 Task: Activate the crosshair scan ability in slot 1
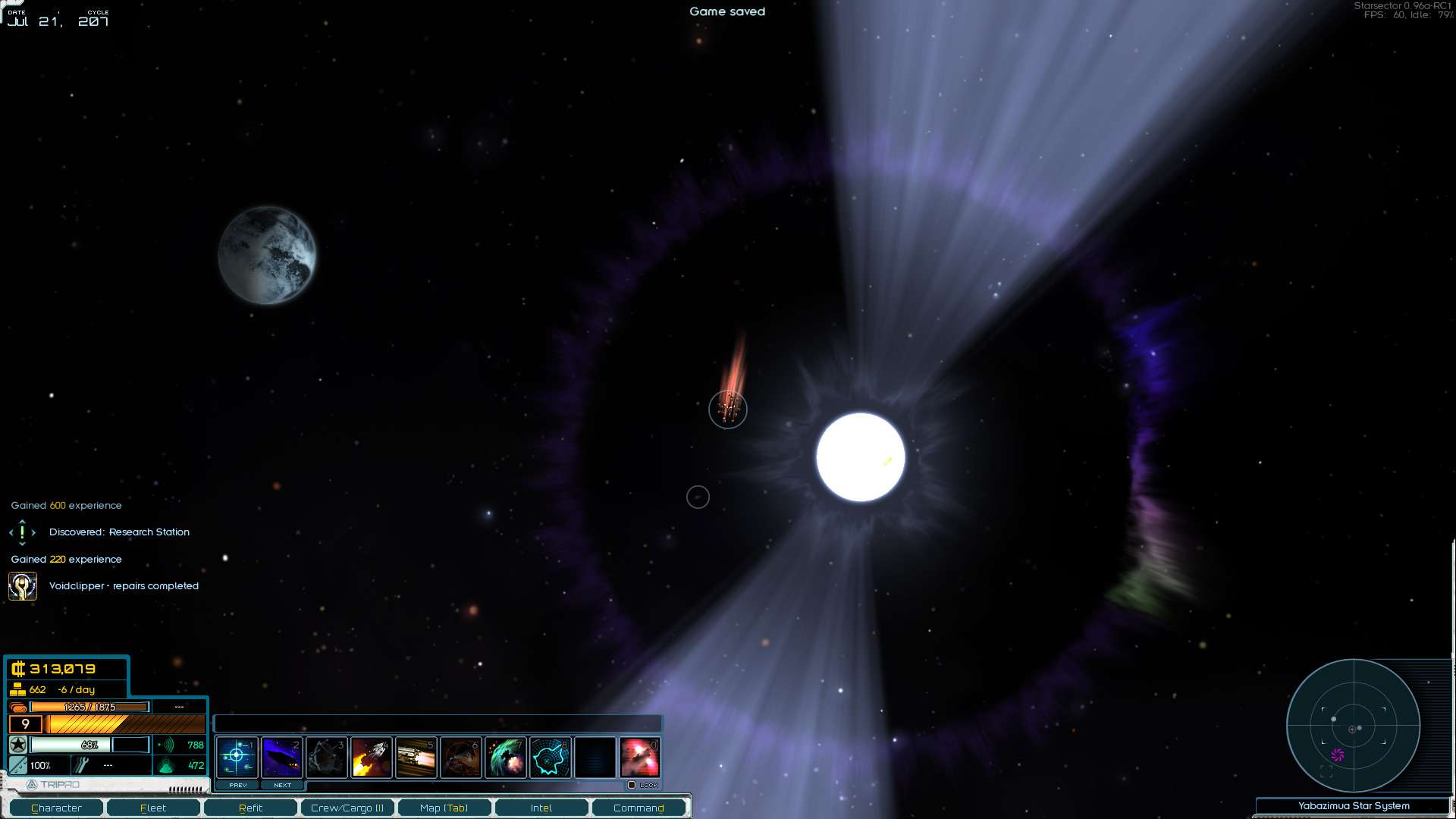click(x=237, y=757)
